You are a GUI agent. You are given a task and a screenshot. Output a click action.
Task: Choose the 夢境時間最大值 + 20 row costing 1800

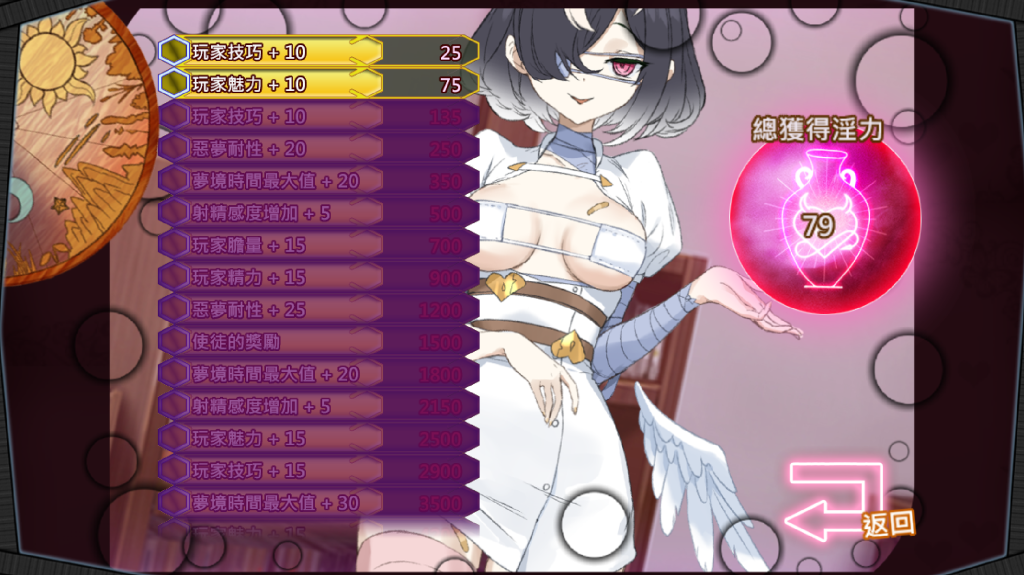(318, 374)
